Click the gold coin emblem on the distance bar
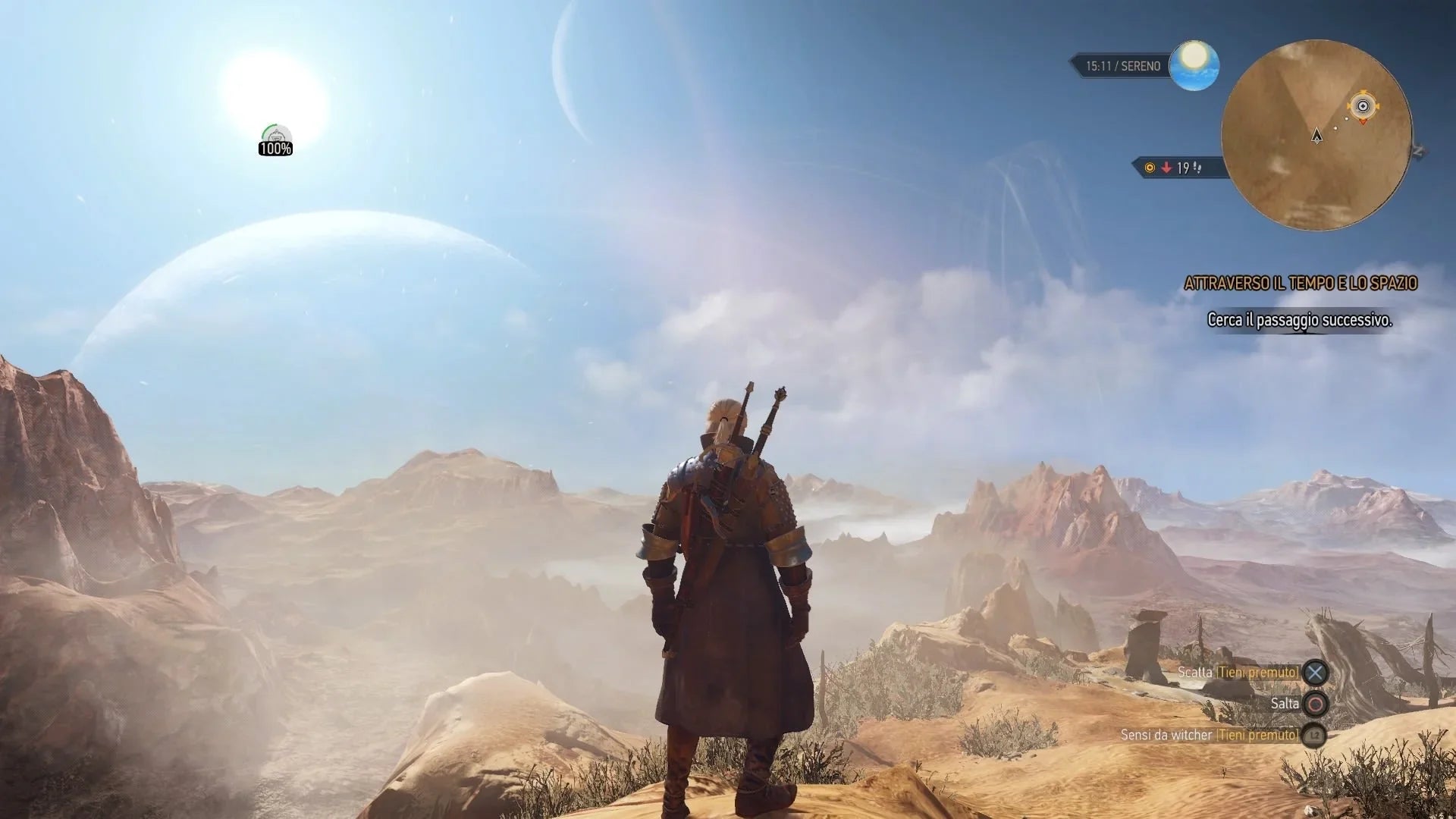Screen dimensions: 1456x819 pyautogui.click(x=1150, y=168)
